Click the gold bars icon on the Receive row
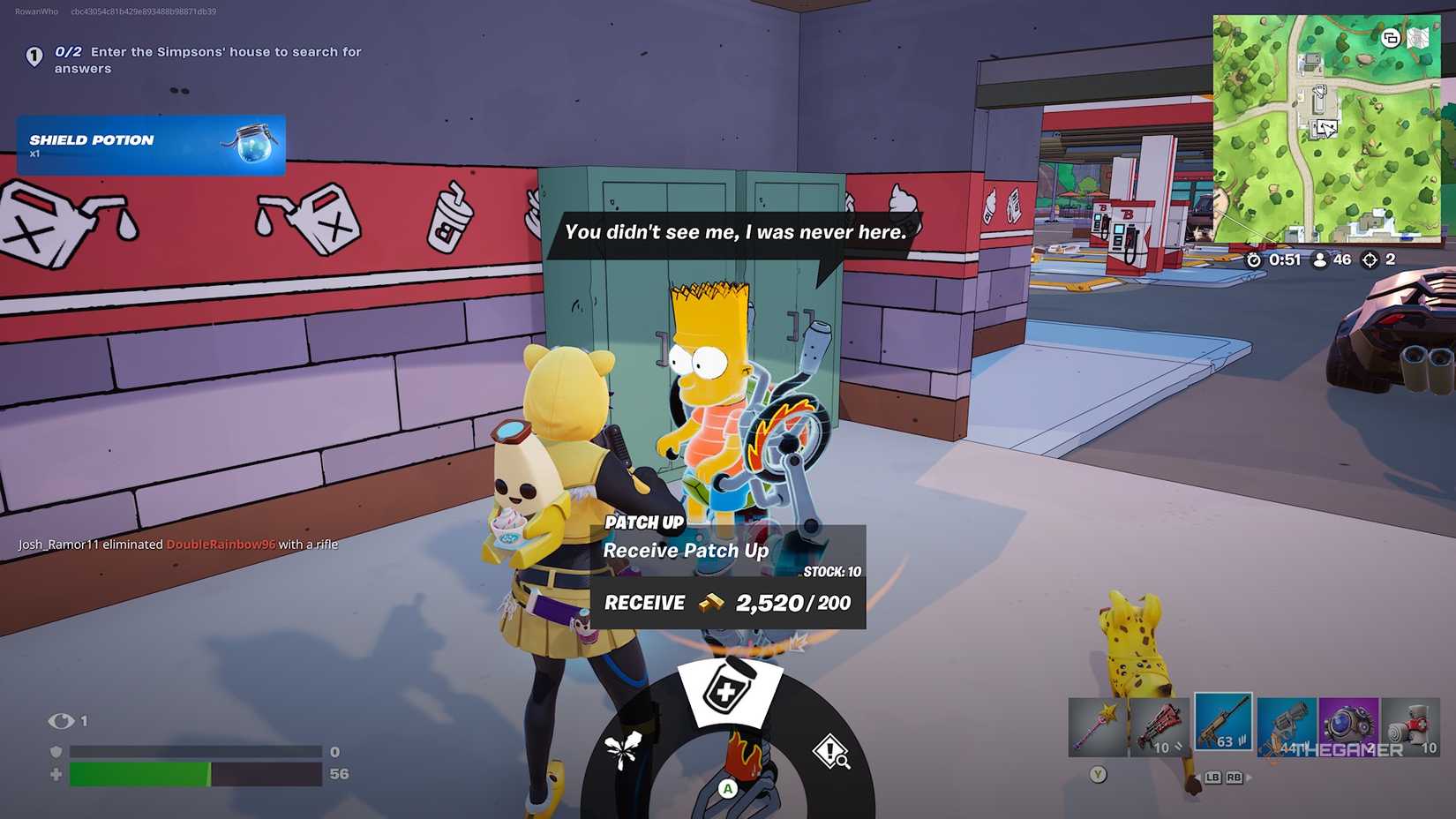The height and width of the screenshot is (819, 1456). point(715,603)
